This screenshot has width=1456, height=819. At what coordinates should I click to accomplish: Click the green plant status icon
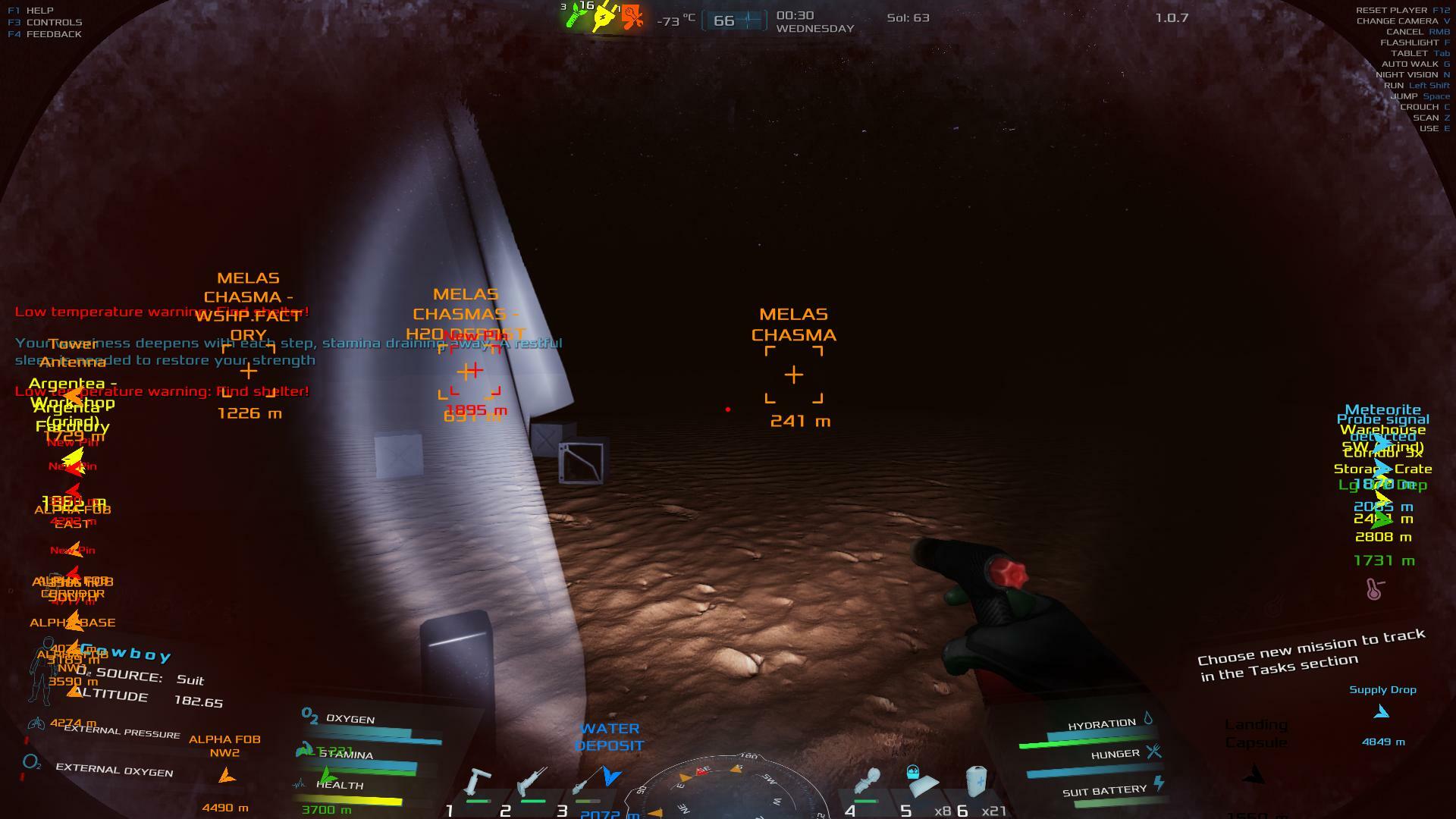(576, 15)
